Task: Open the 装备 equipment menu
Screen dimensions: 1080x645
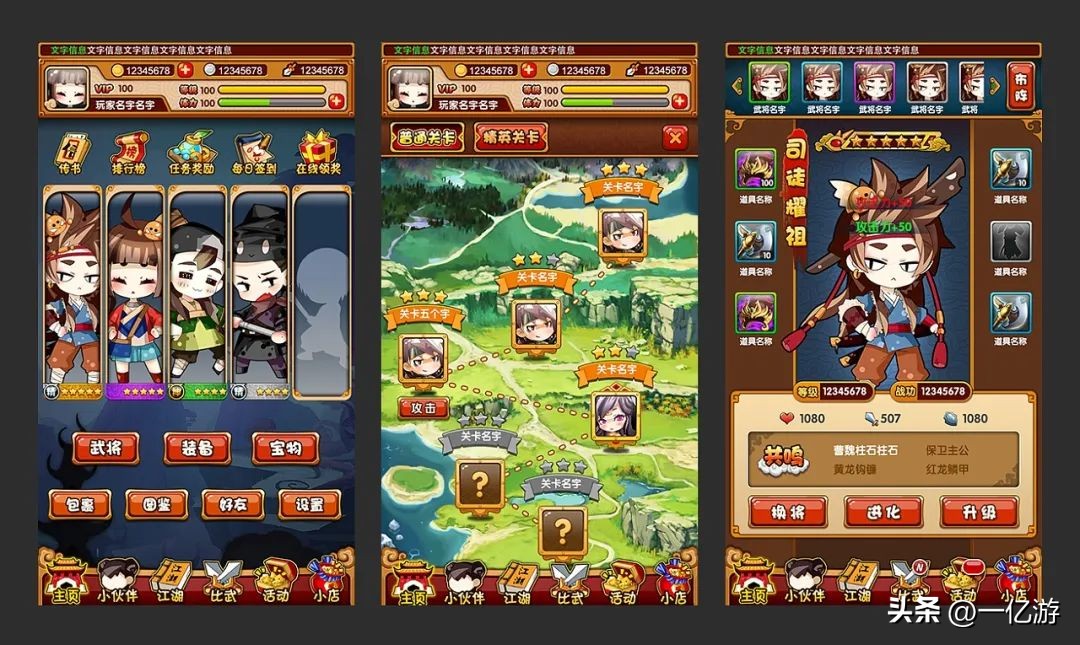Action: point(196,449)
